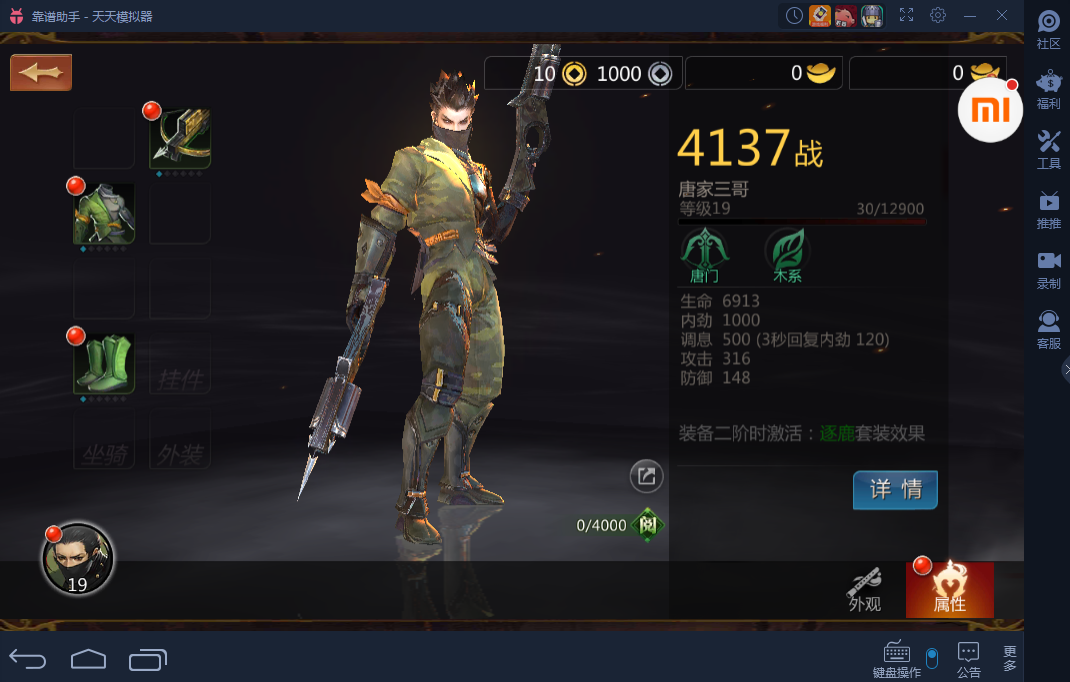Click the share icon beside the character
Screen dimensions: 1070x682
(x=646, y=477)
